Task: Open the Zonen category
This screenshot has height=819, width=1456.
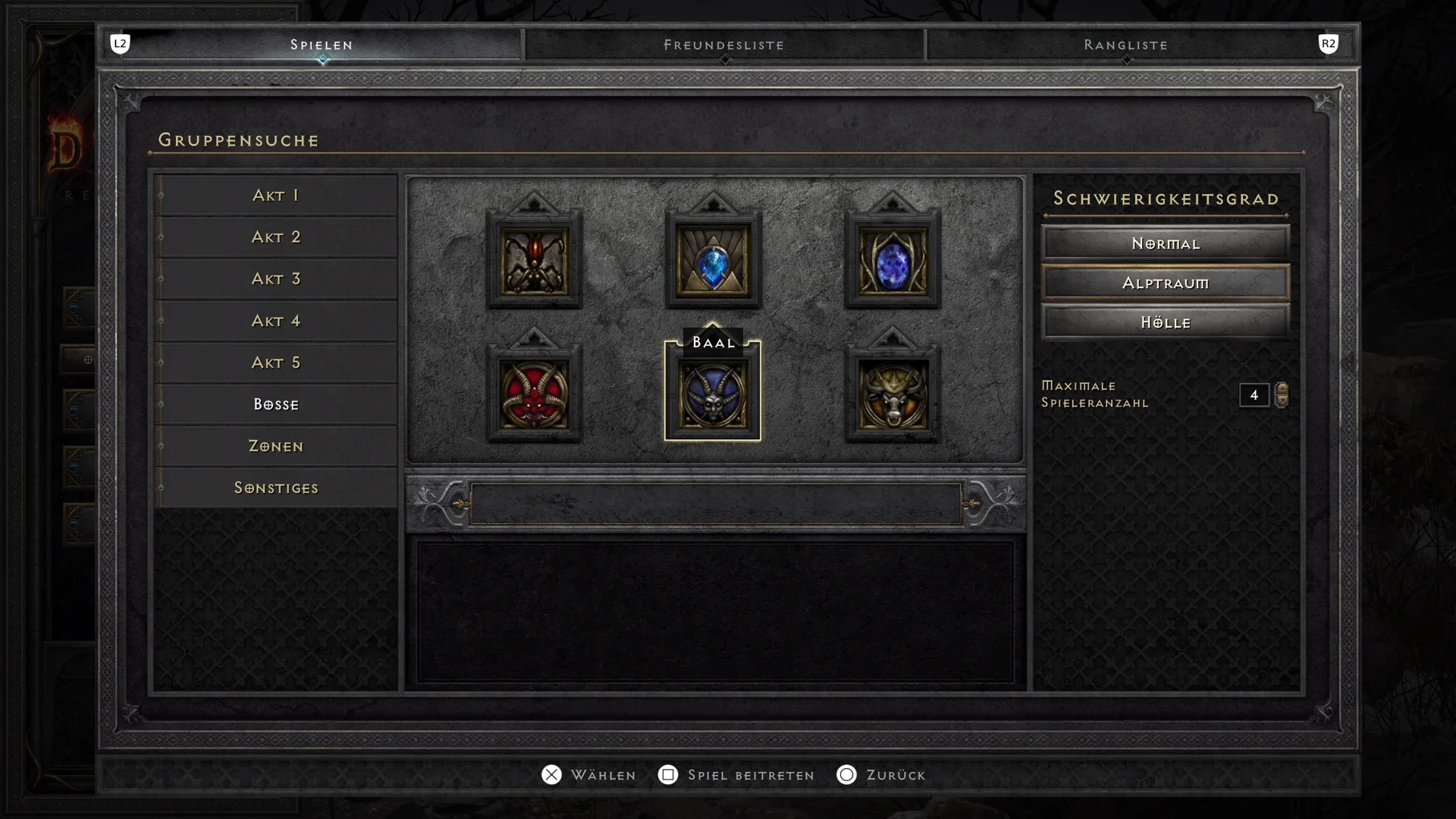Action: click(x=276, y=446)
